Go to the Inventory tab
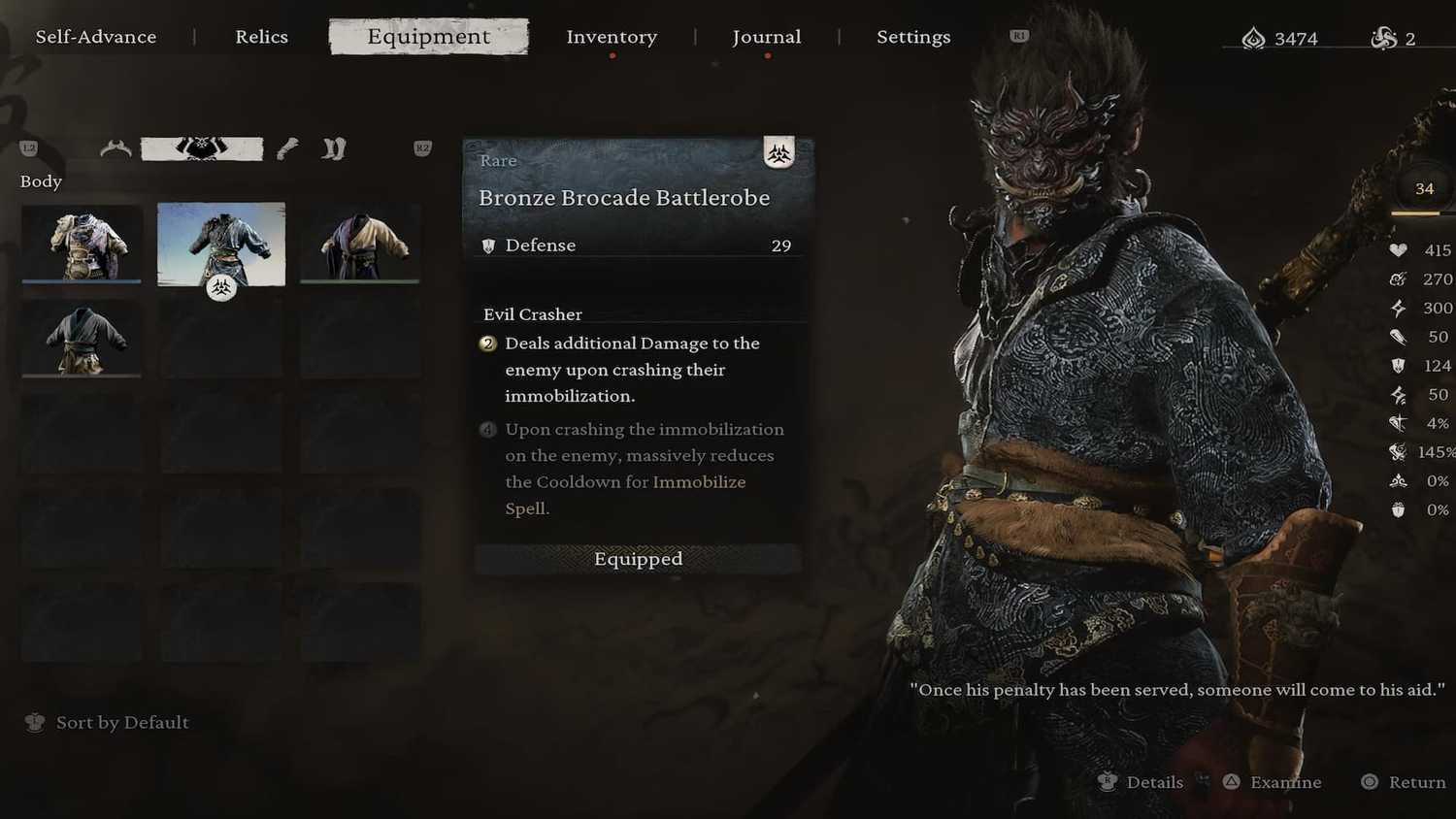This screenshot has height=819, width=1456. tap(612, 37)
